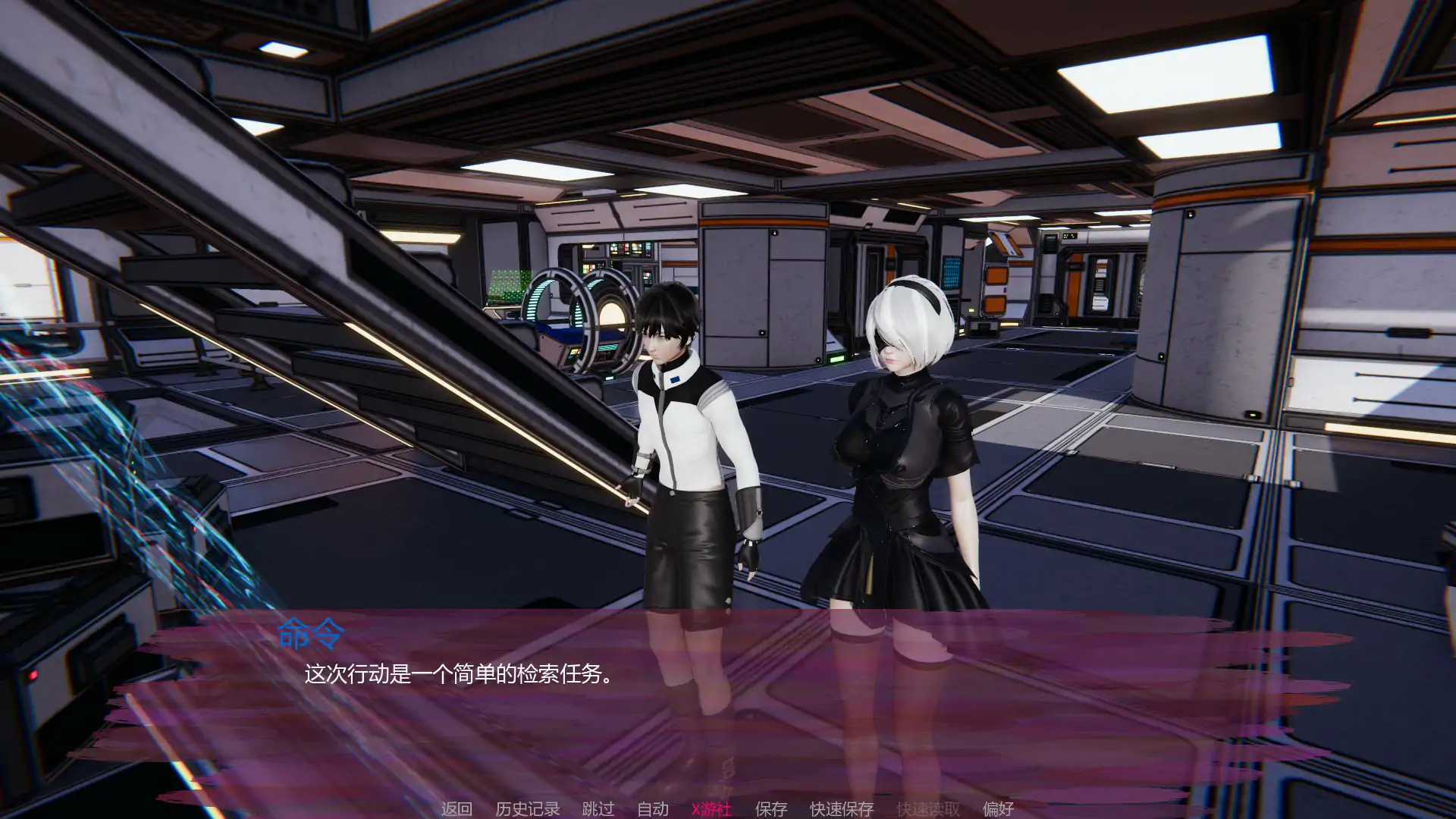The height and width of the screenshot is (819, 1456).
Task: Open the 历史记录 dialogue history
Action: coord(527,808)
